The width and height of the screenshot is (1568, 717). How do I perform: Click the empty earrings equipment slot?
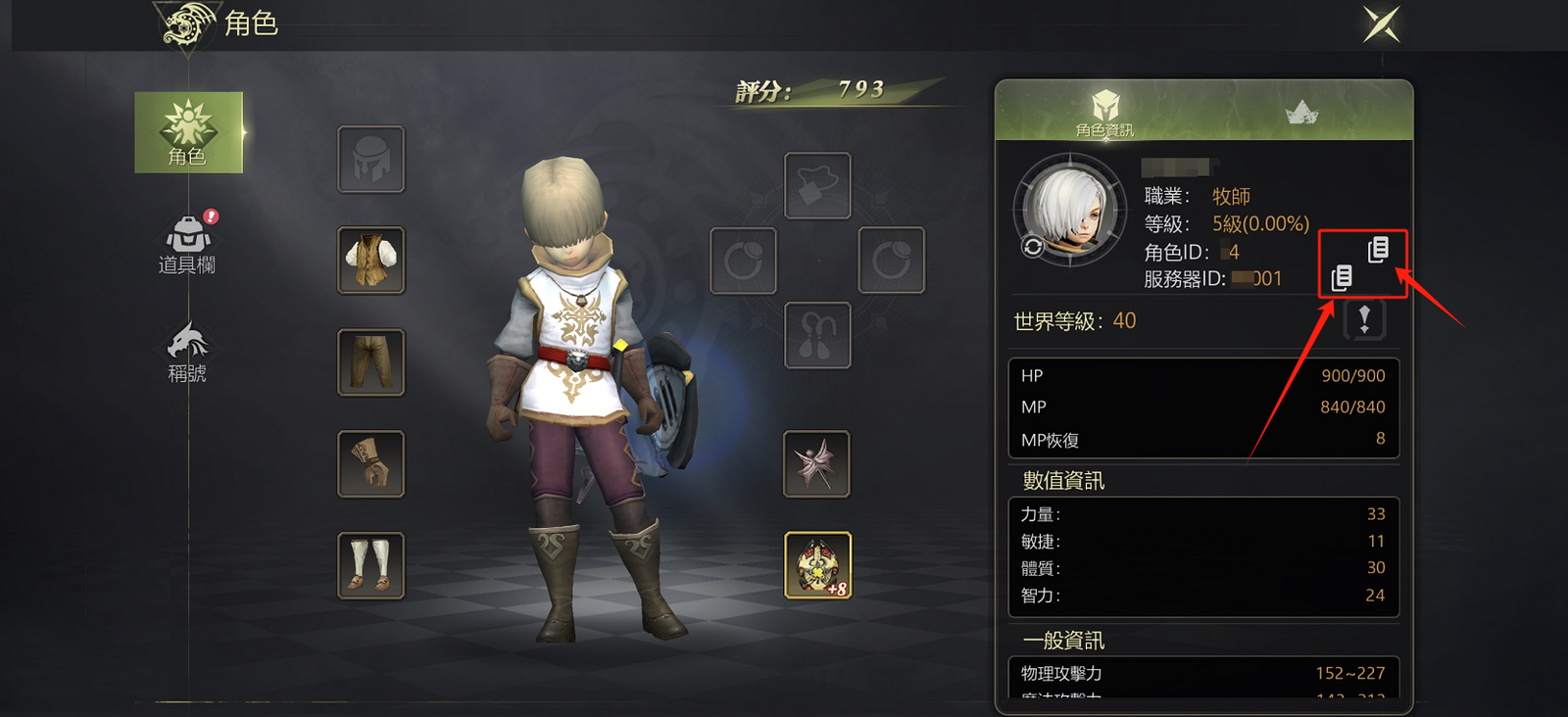818,335
